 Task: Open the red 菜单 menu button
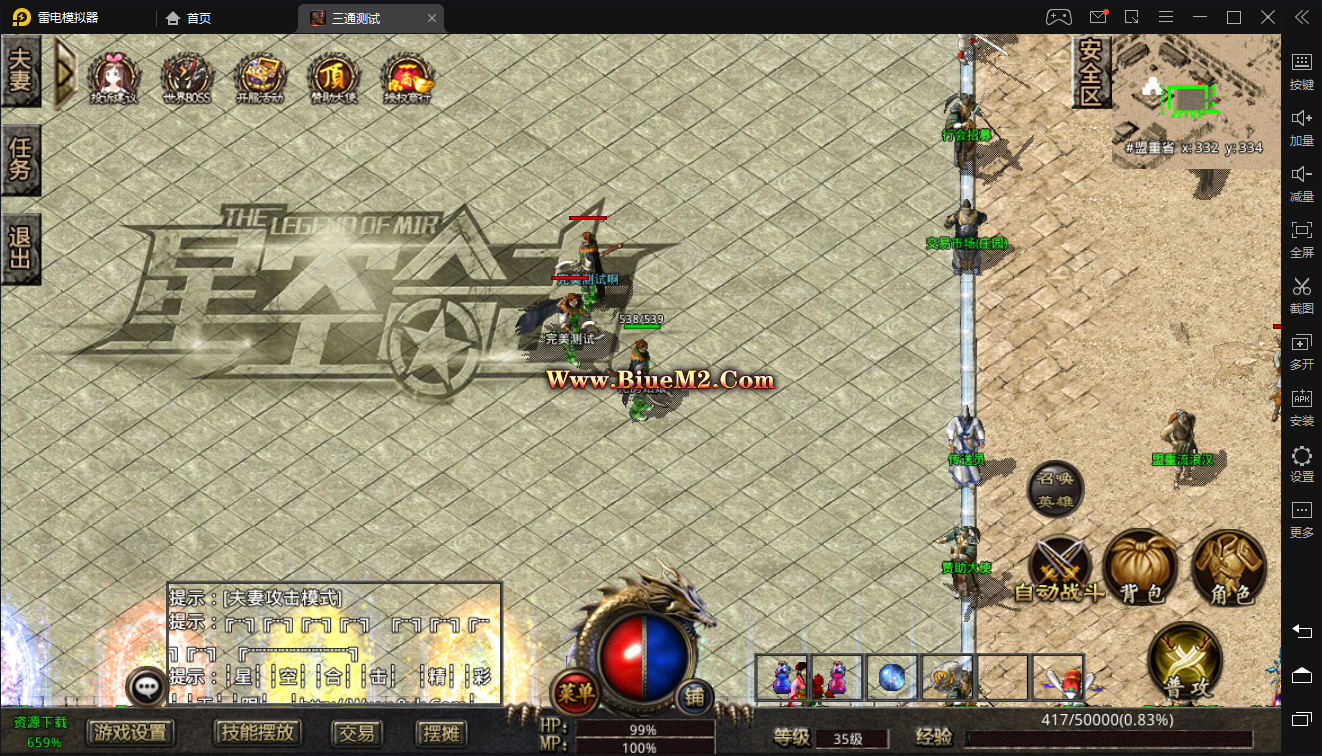click(575, 692)
